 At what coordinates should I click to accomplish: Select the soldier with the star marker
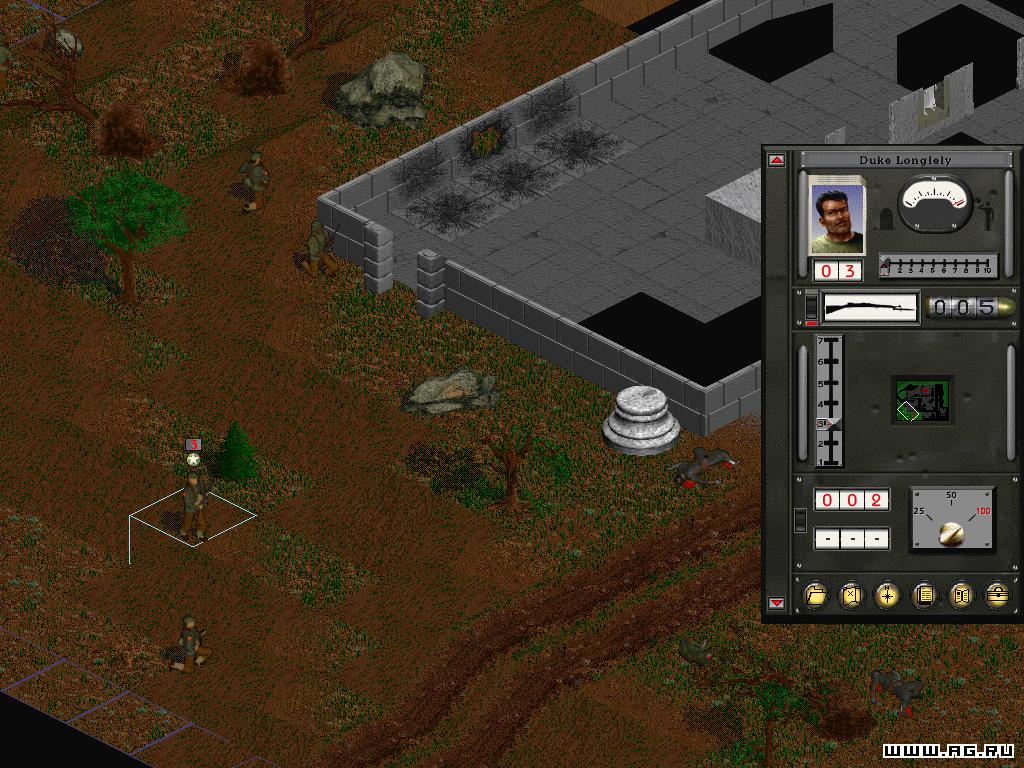point(193,505)
